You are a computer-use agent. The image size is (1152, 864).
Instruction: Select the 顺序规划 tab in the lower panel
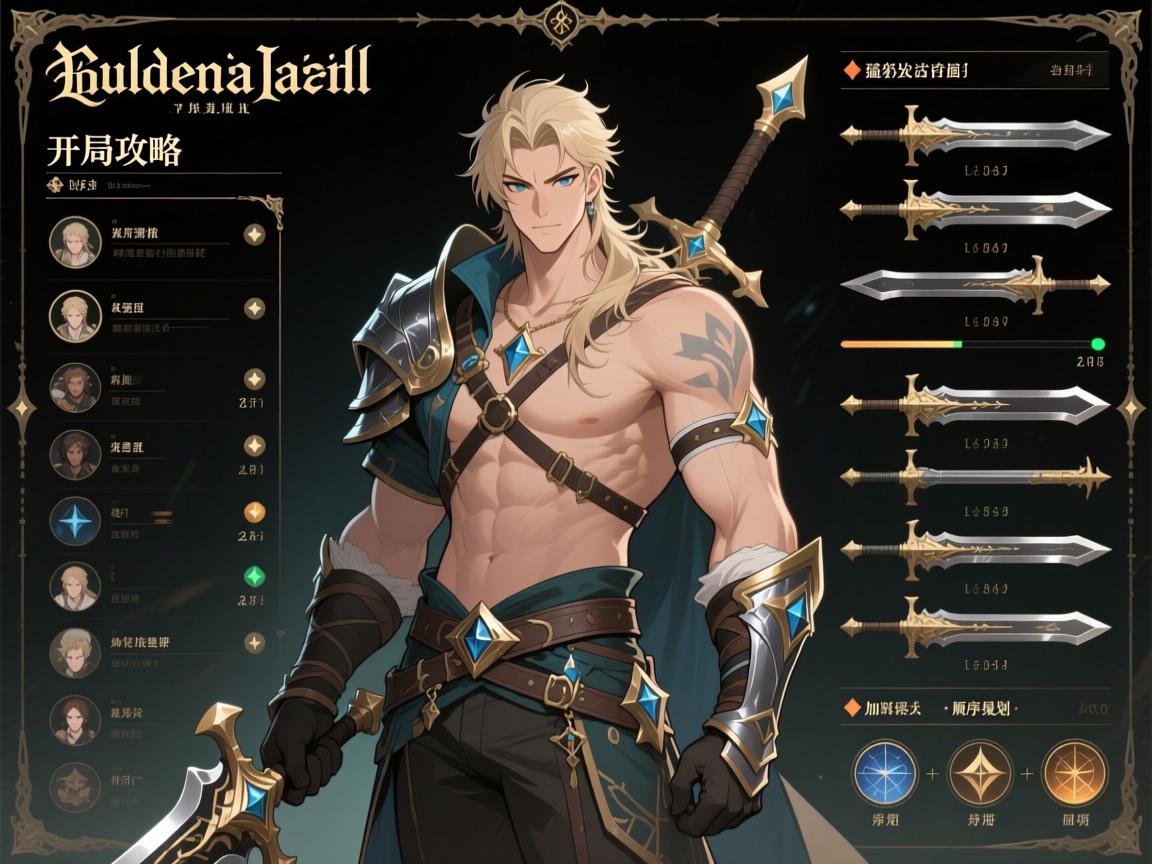click(x=980, y=709)
